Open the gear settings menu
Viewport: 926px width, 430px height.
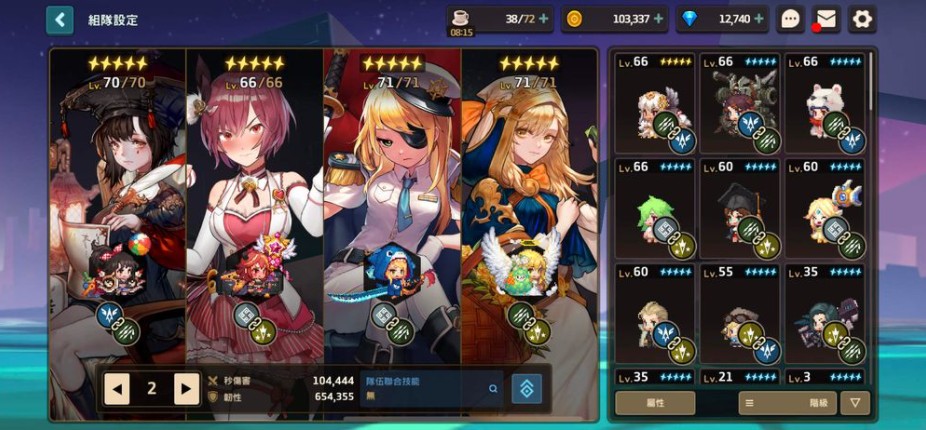click(862, 19)
